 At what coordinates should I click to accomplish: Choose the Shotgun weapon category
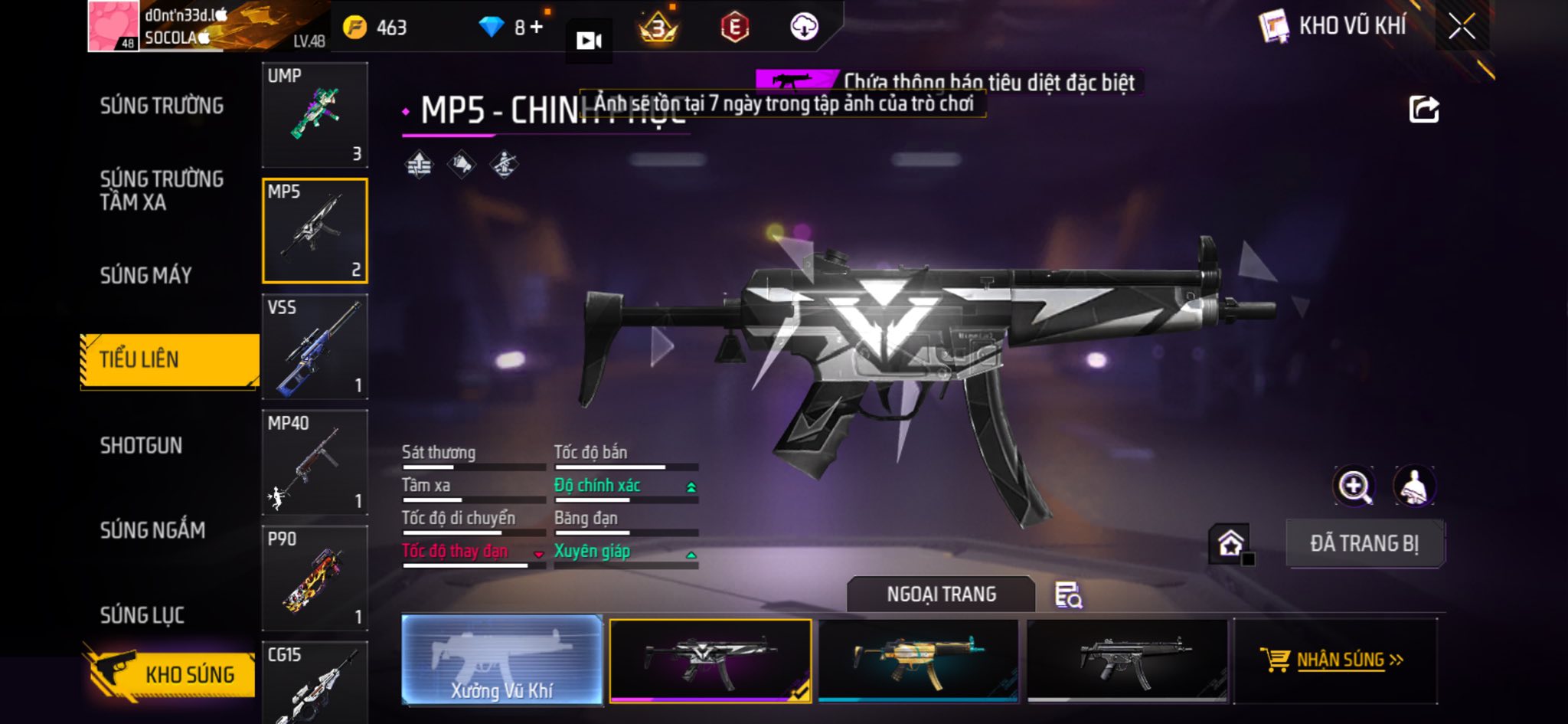[x=141, y=445]
